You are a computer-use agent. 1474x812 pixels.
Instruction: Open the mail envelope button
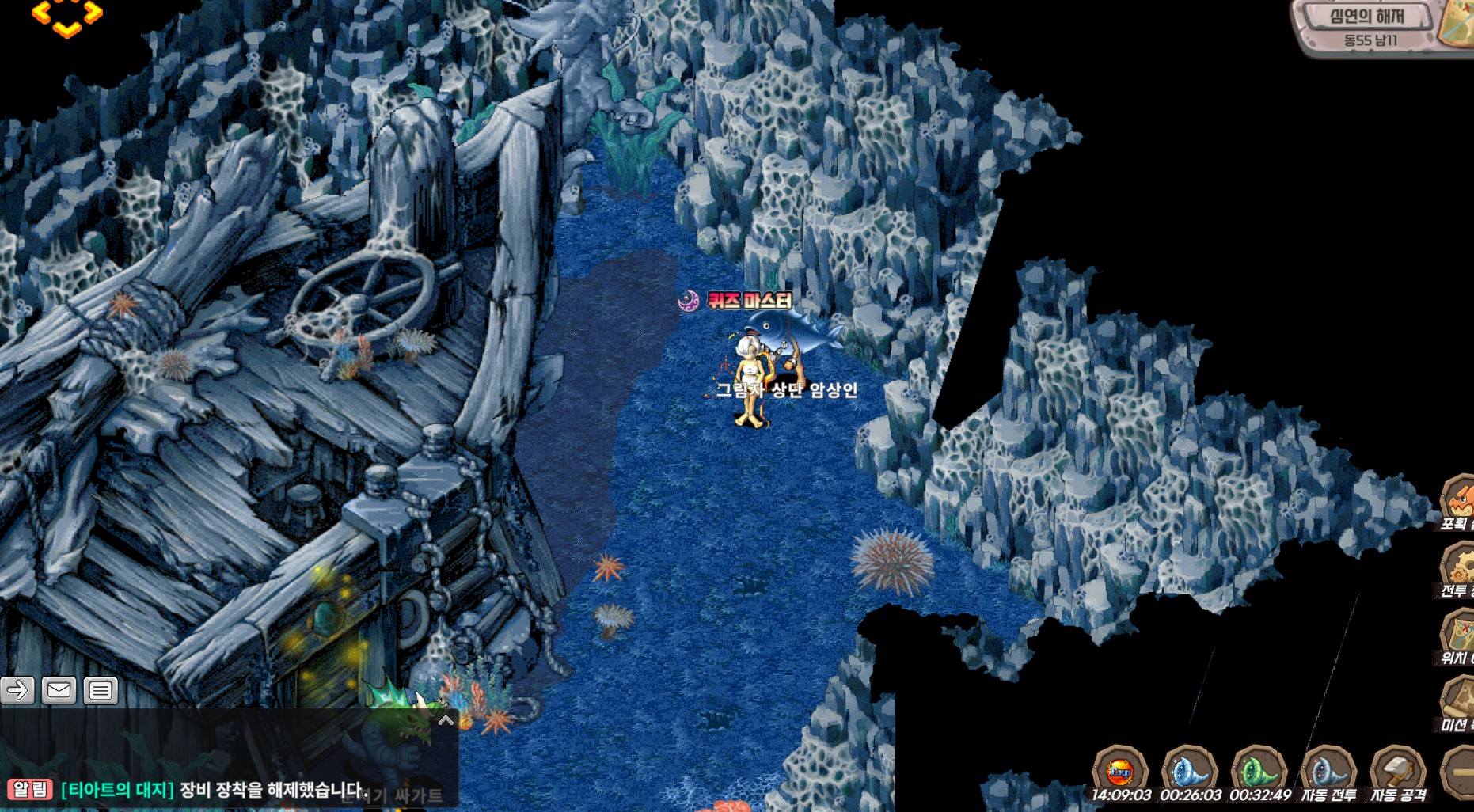(x=59, y=691)
